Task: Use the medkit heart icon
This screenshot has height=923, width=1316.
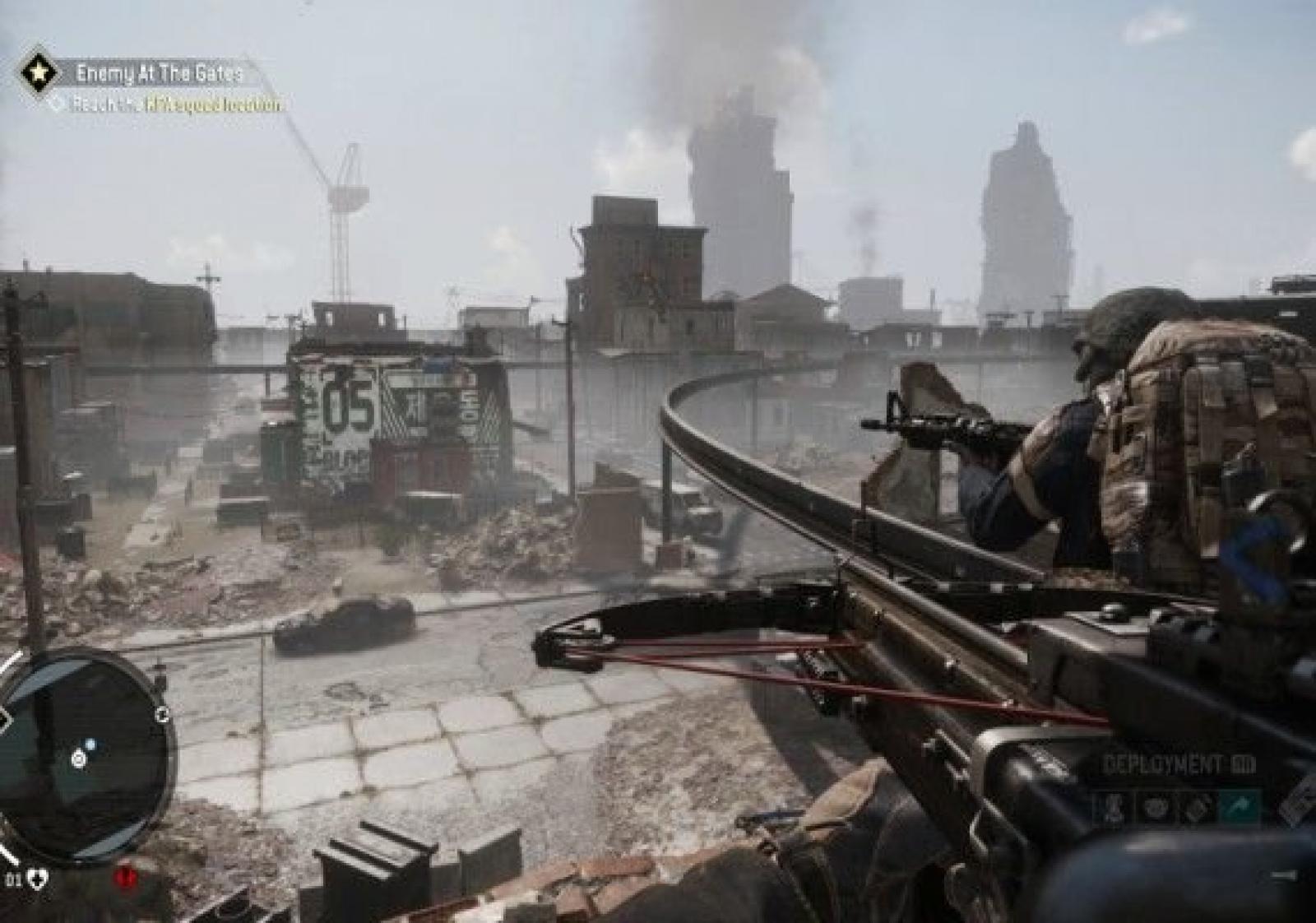Action: pos(37,880)
